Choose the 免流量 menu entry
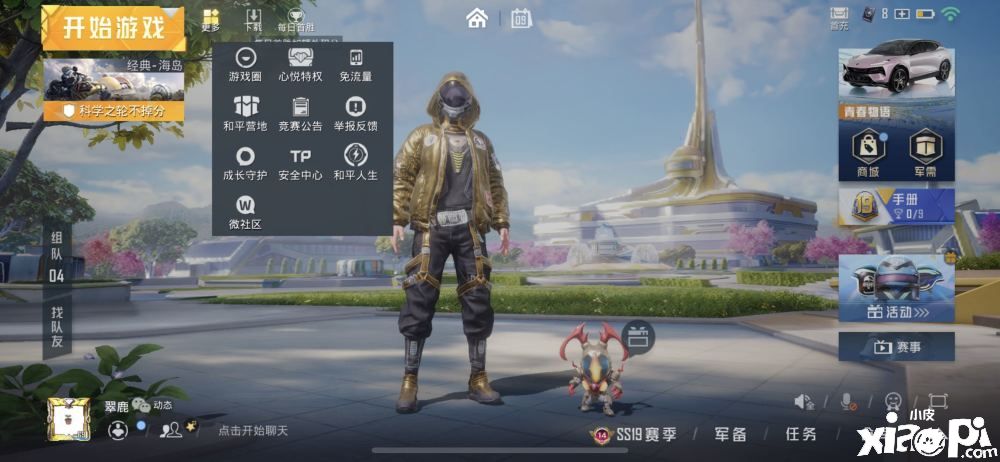The height and width of the screenshot is (462, 1000). [355, 65]
